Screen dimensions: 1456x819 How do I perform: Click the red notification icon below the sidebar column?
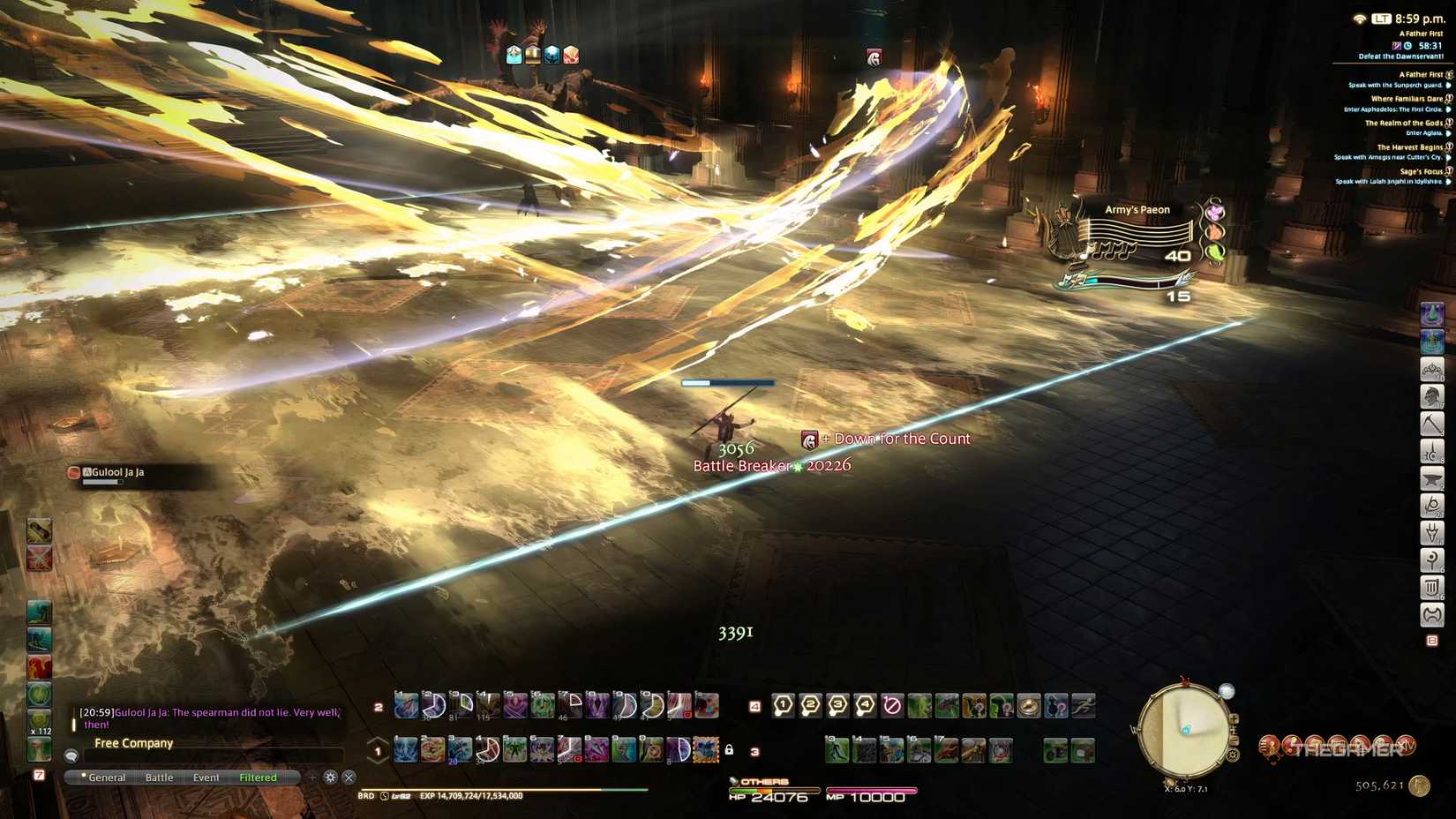tap(1432, 640)
